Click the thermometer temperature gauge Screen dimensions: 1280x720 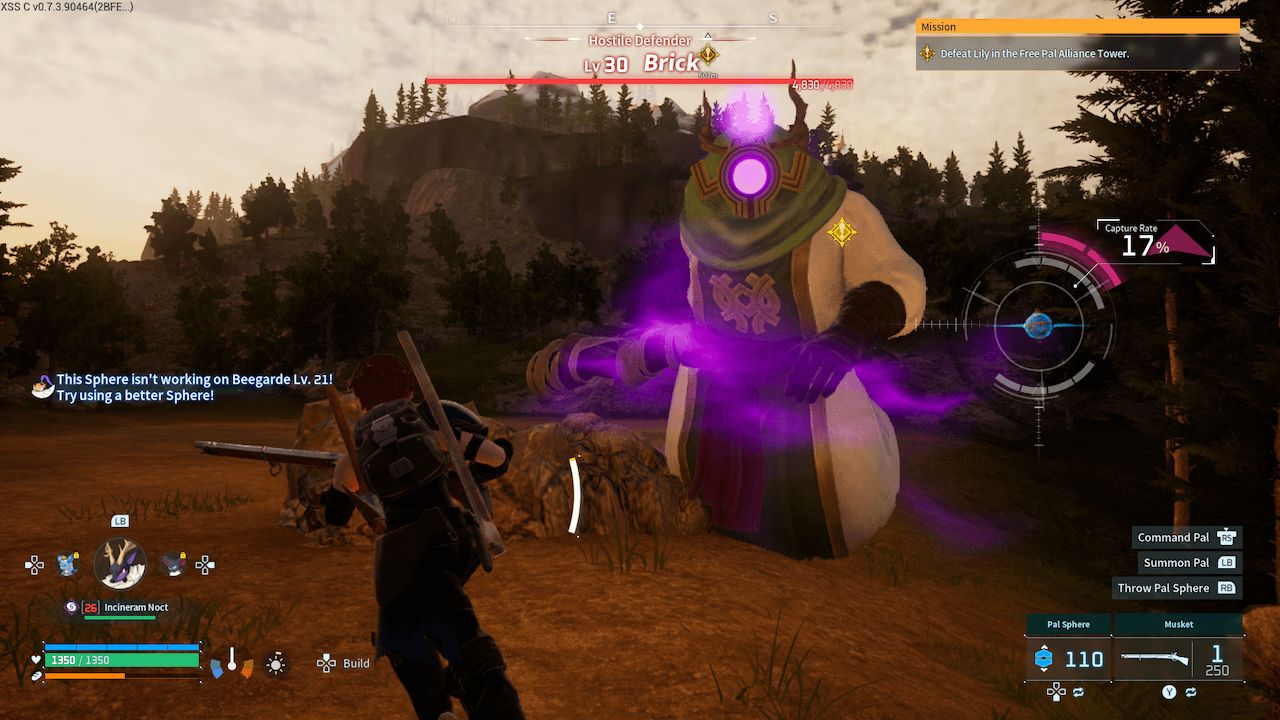pyautogui.click(x=232, y=662)
